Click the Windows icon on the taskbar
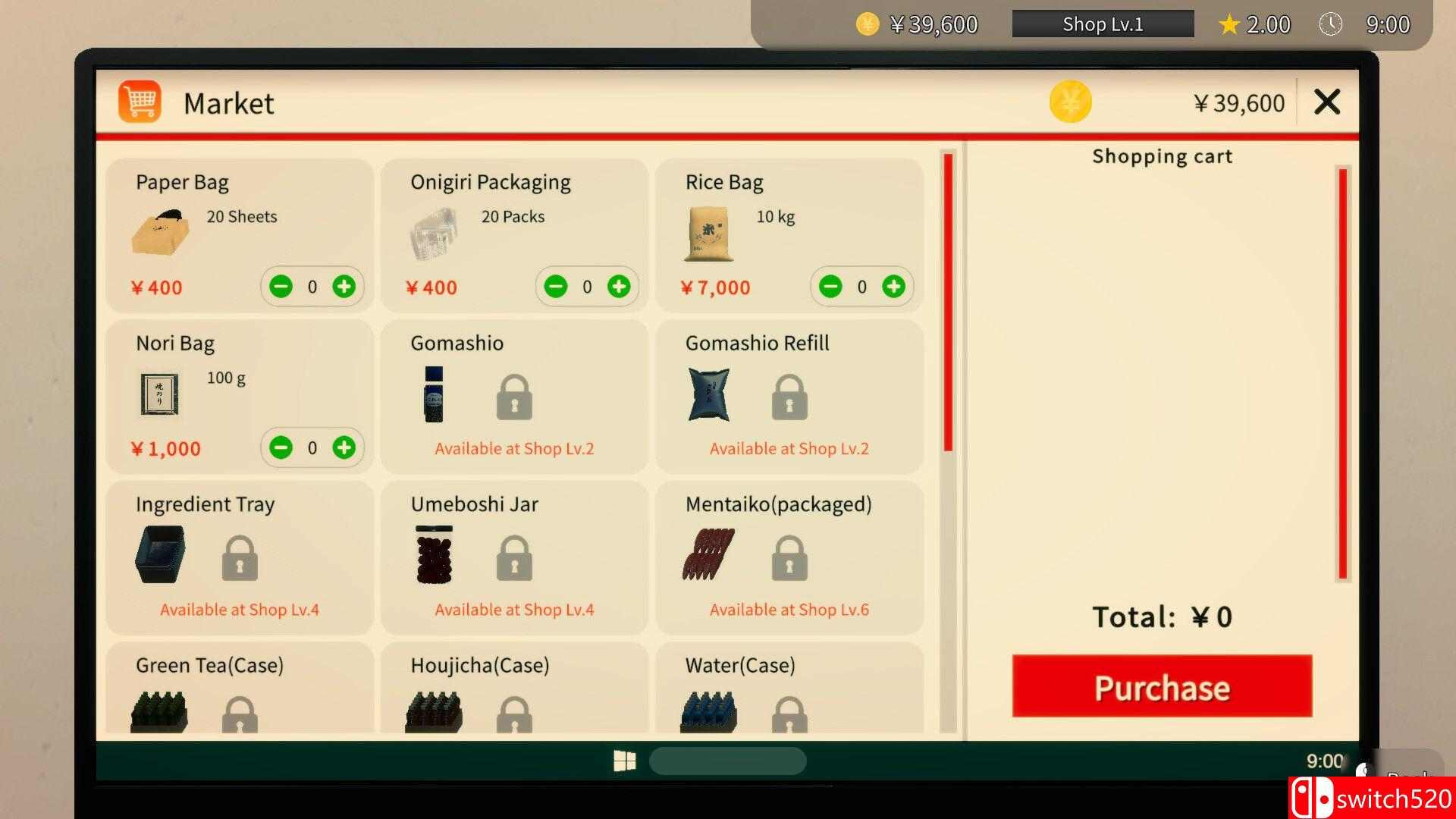The image size is (1456, 819). click(626, 761)
